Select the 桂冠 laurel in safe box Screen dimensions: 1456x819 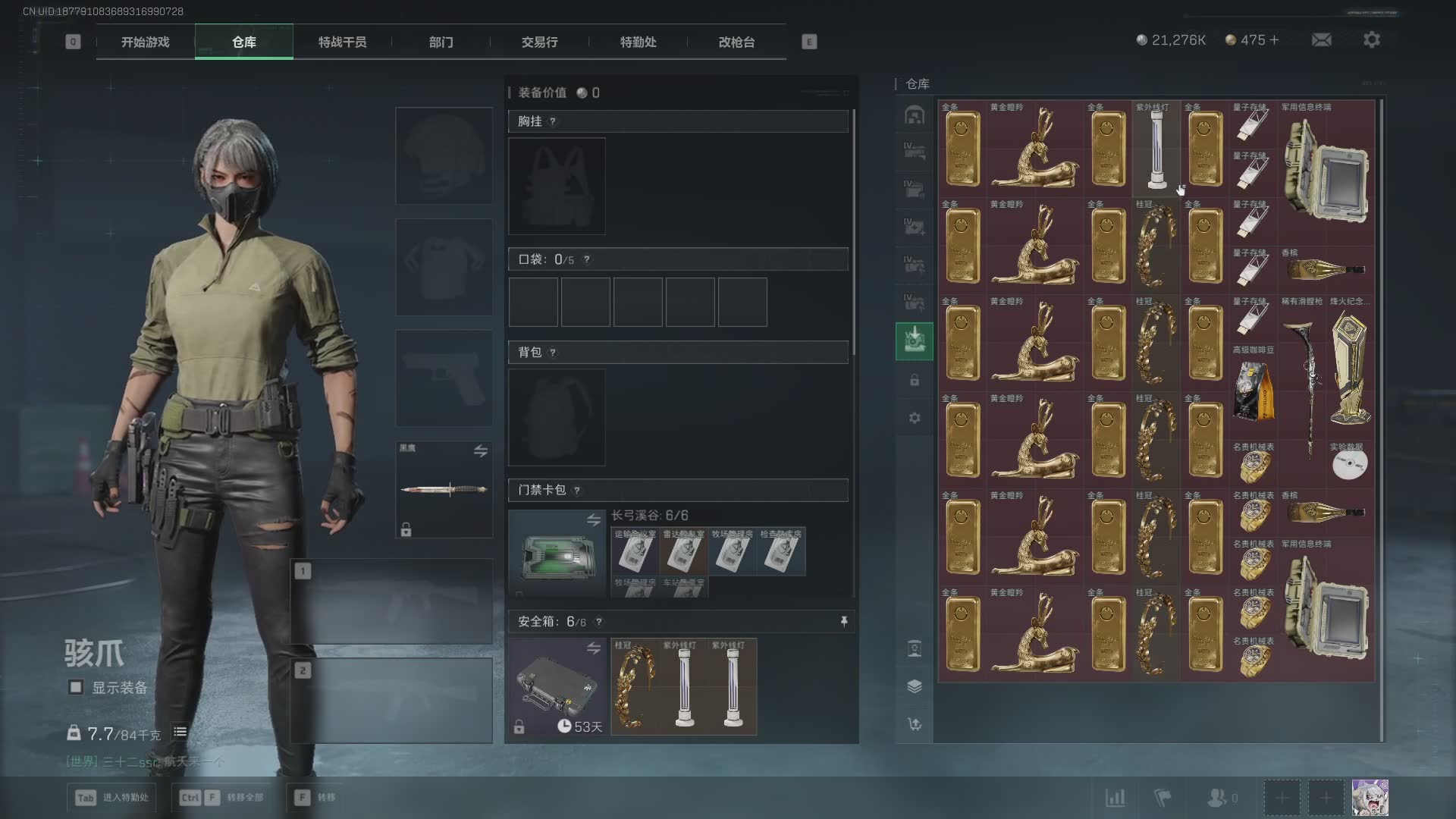coord(635,687)
